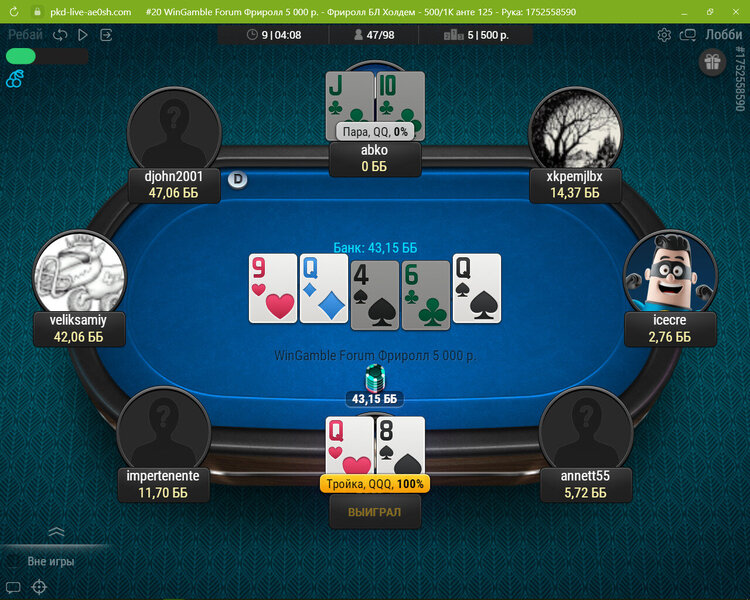Select player xkpemjlbx's tree avatar

tap(575, 130)
